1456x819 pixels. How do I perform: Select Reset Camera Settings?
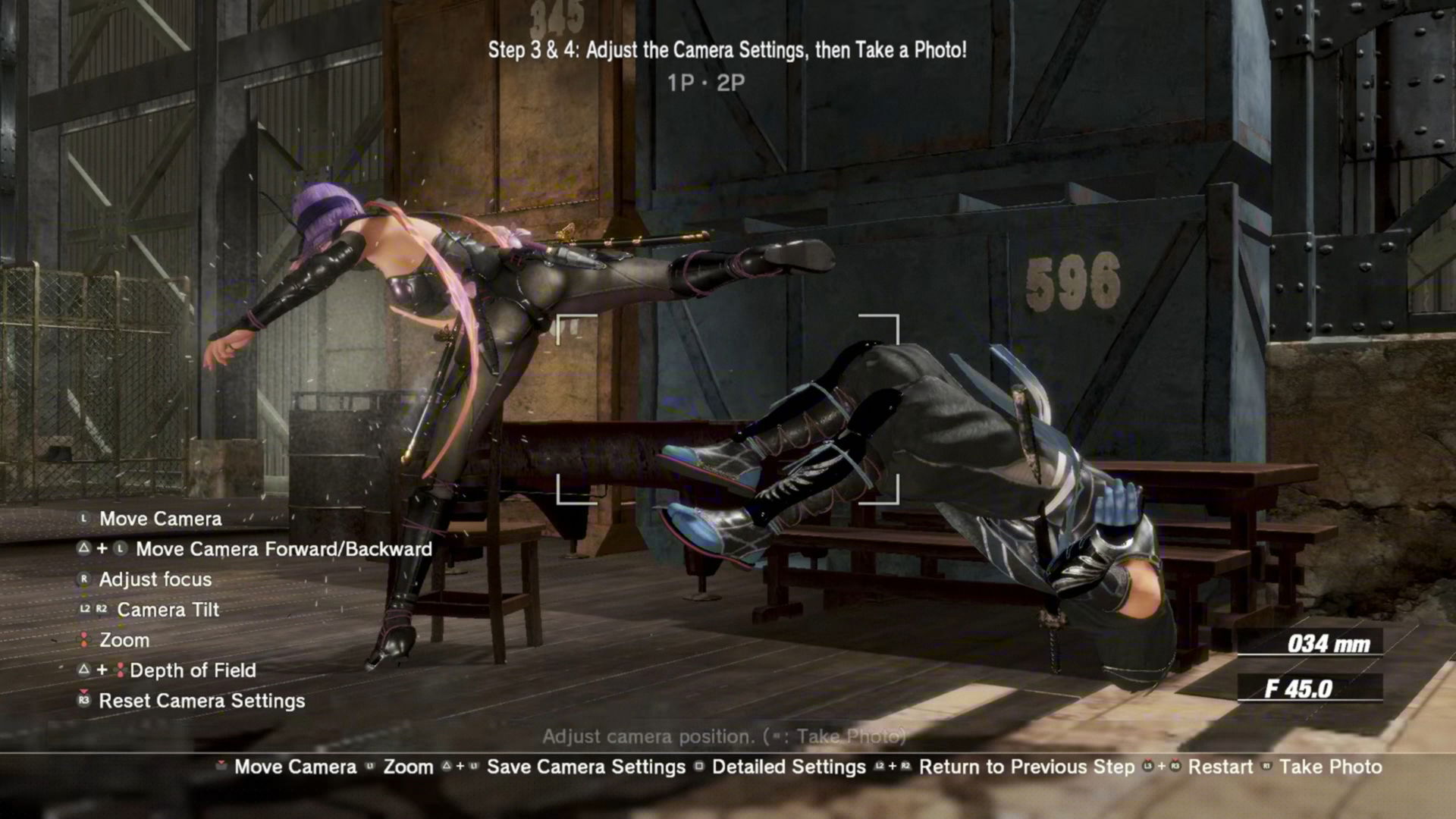point(202,701)
